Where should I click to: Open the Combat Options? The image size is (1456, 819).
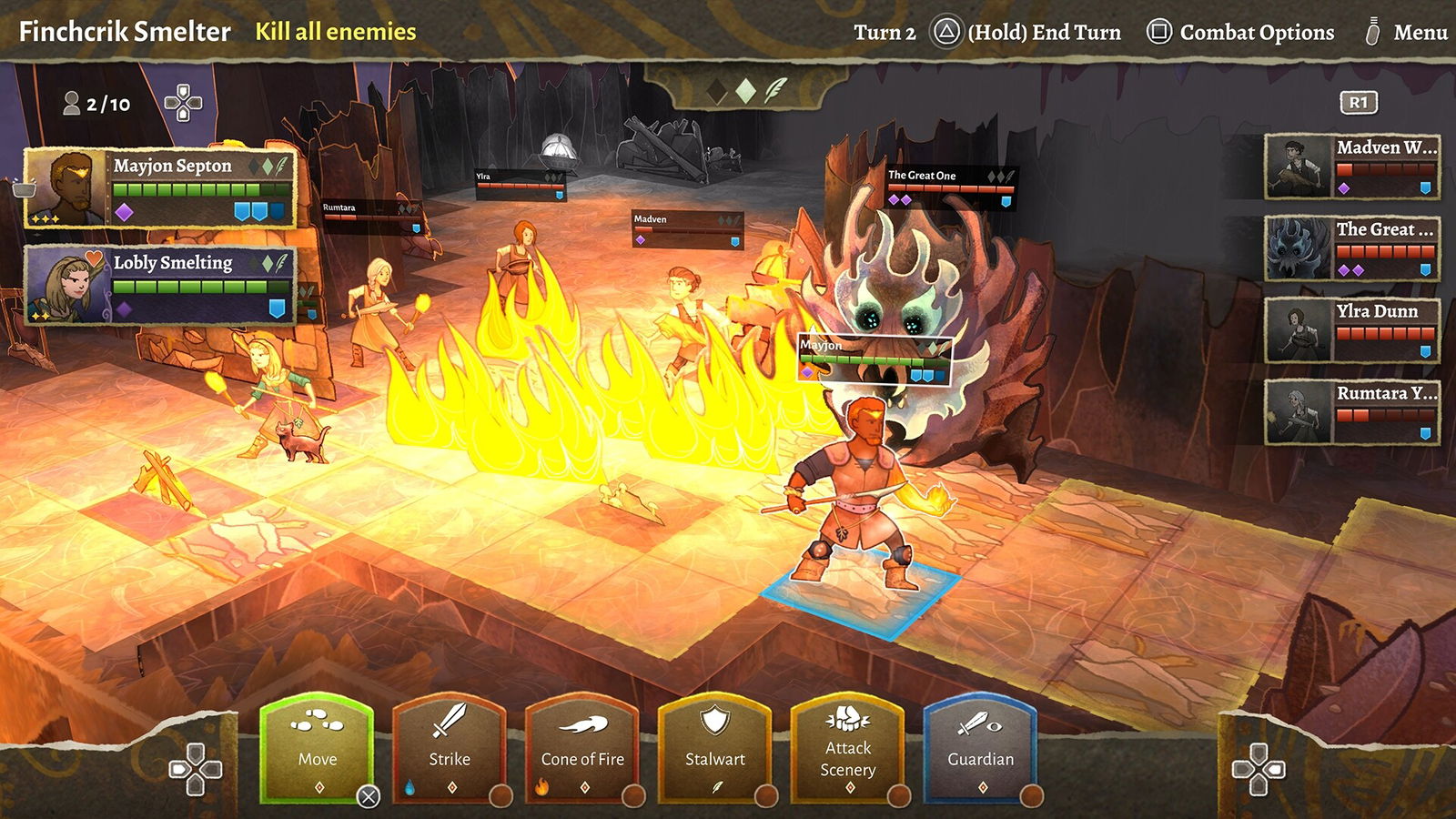click(1240, 33)
